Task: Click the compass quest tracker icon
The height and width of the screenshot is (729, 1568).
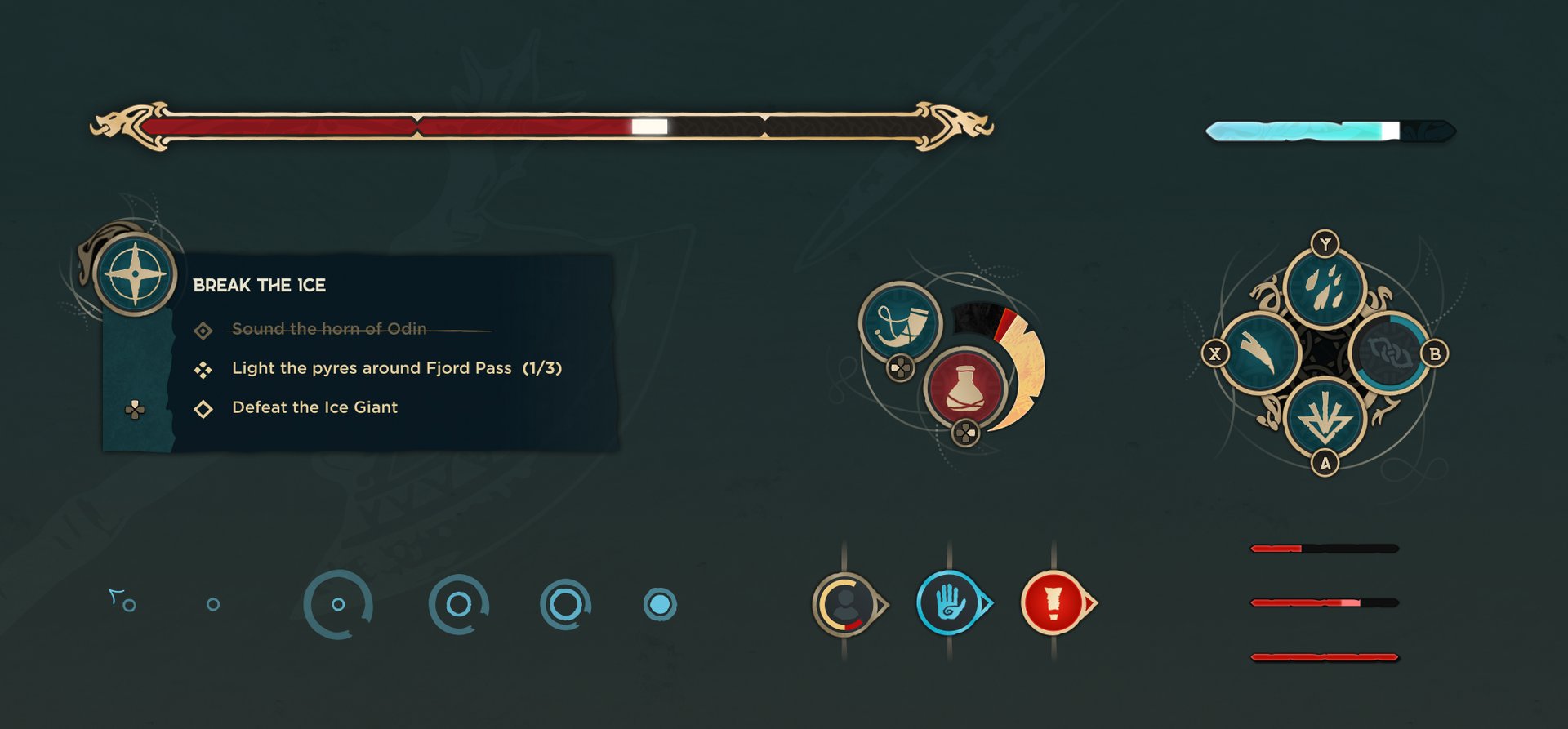Action: click(135, 274)
